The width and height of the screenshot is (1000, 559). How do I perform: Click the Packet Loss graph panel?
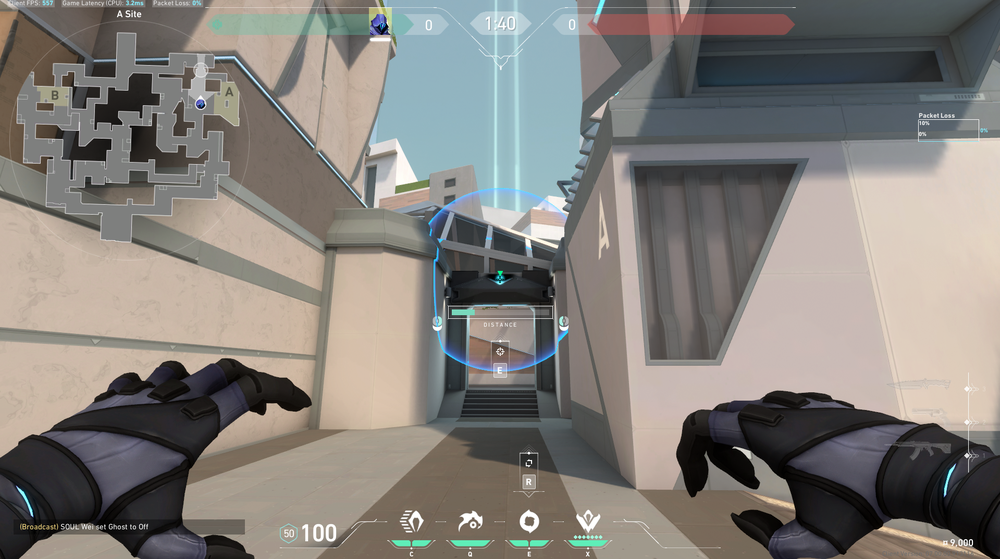tap(948, 130)
